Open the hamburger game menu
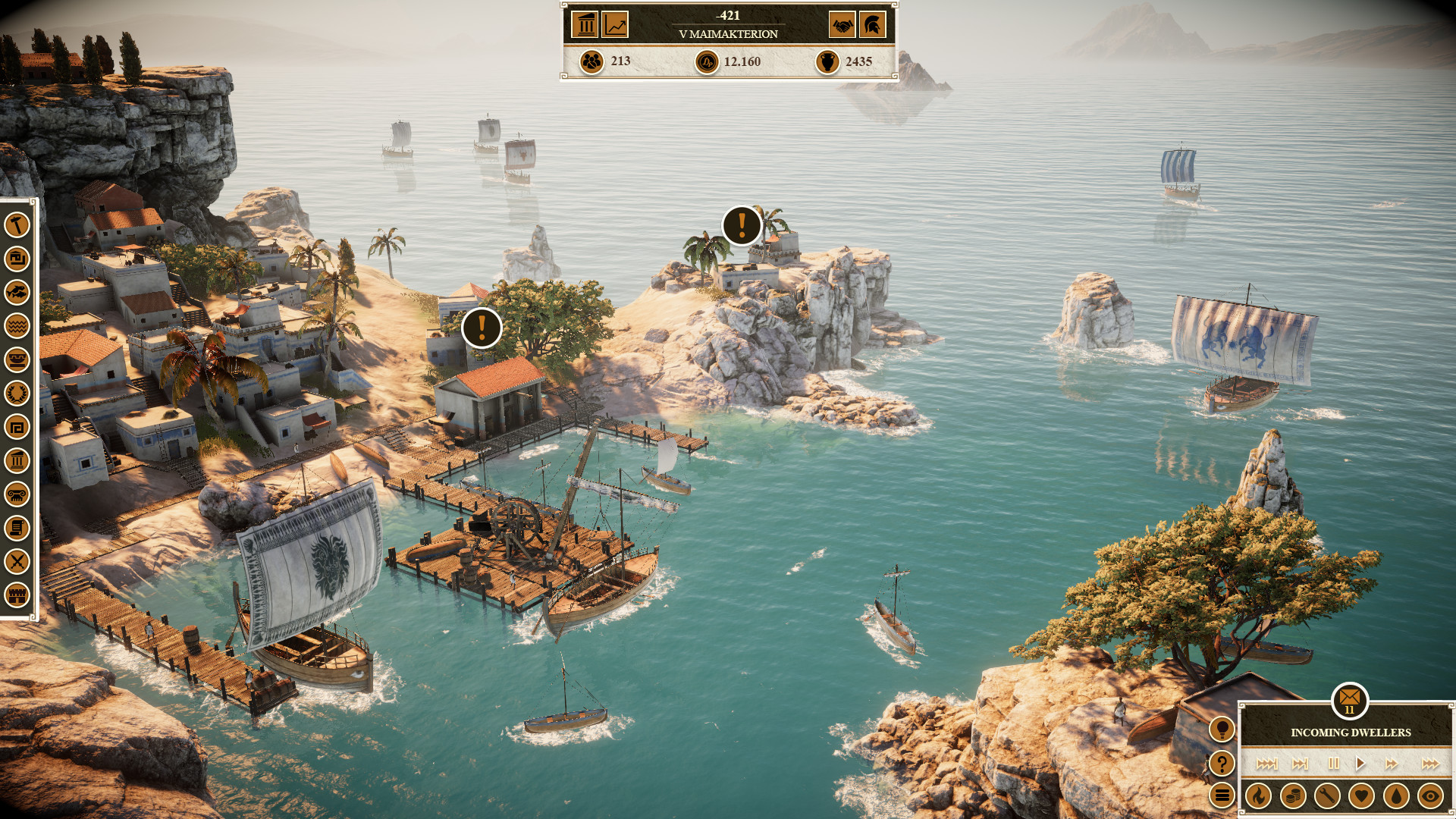The height and width of the screenshot is (819, 1456). (1223, 794)
